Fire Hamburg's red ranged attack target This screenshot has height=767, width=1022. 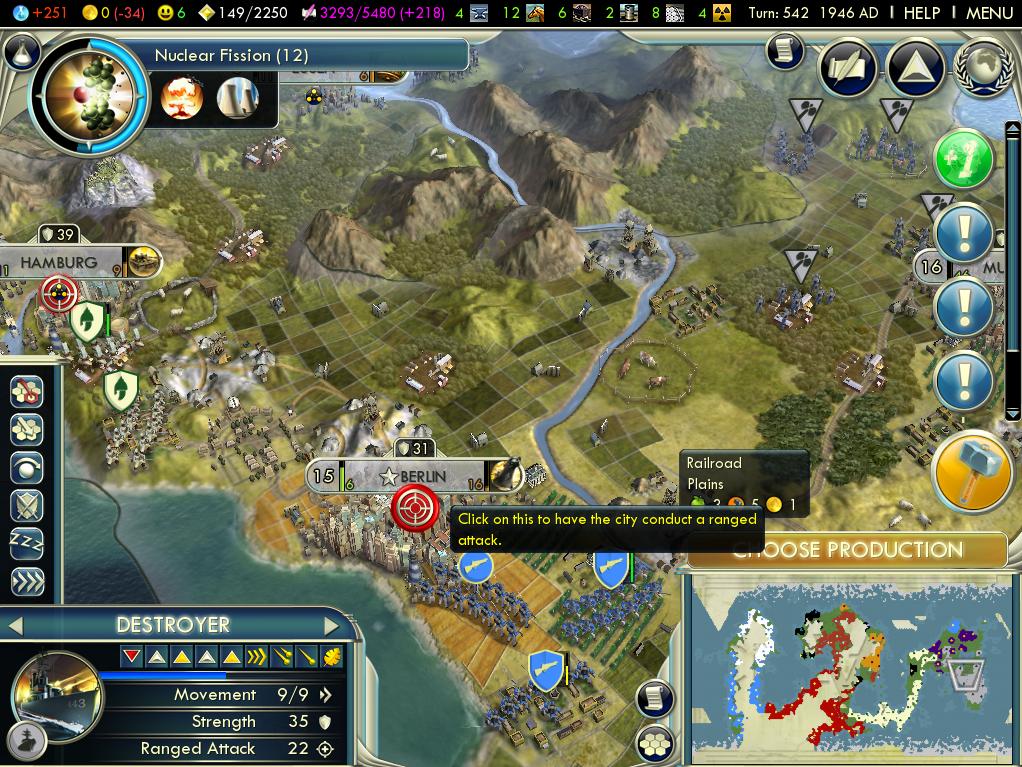[x=58, y=294]
